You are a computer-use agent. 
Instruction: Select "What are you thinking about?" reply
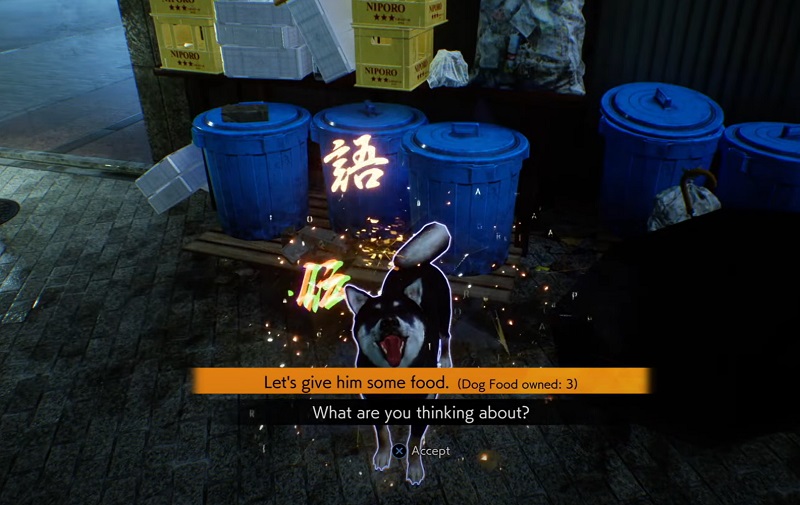pyautogui.click(x=421, y=412)
